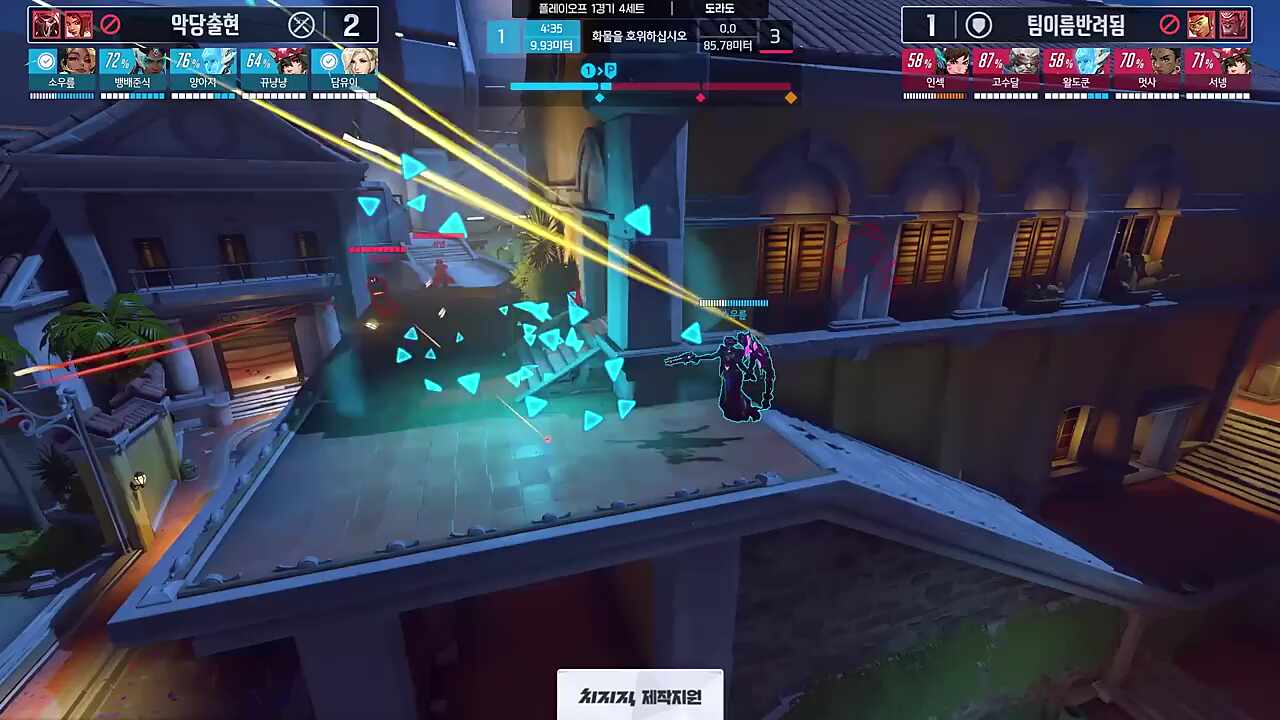The image size is (1280, 720).
Task: Click the pink checkpoint diamond on track
Action: [x=700, y=98]
